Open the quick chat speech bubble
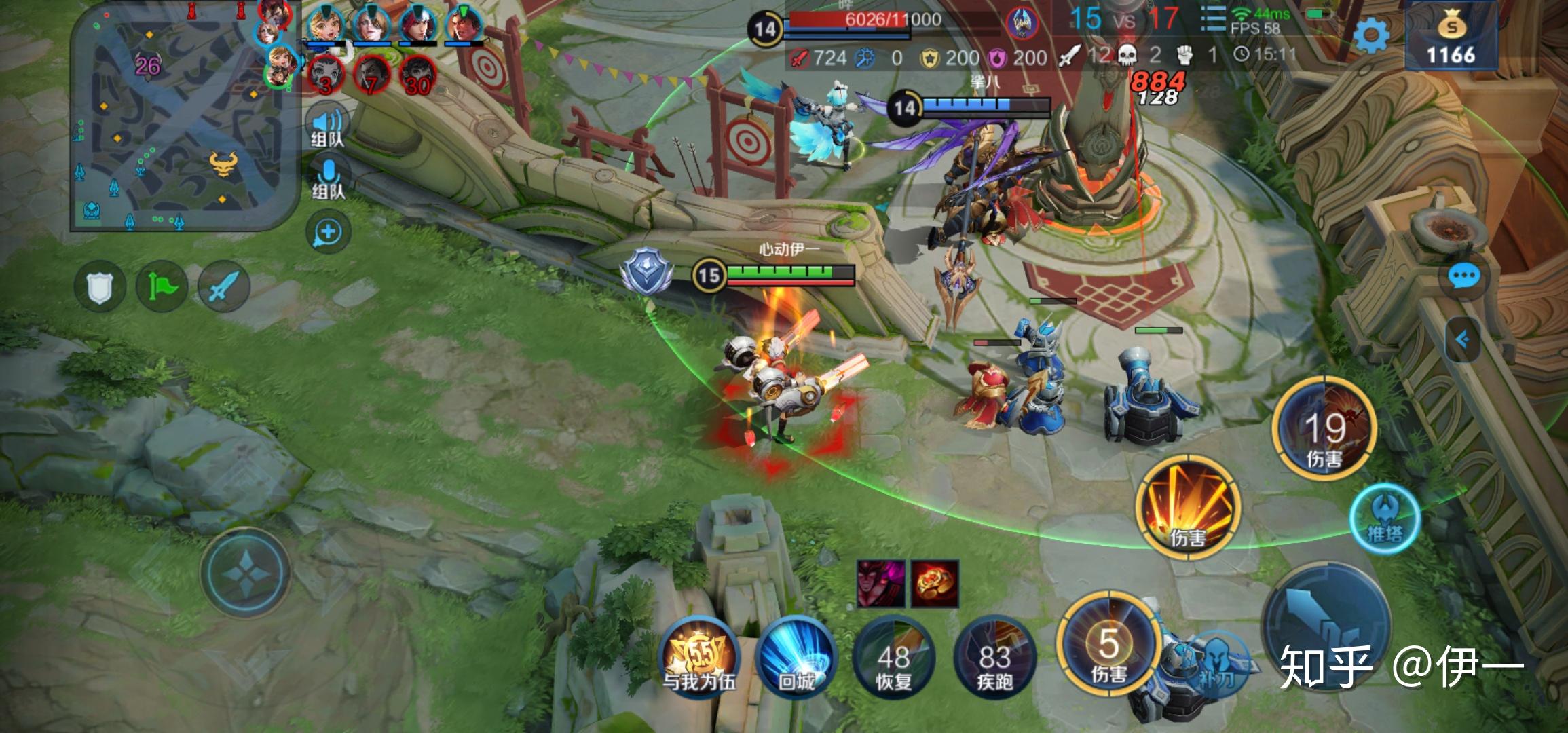The width and height of the screenshot is (1568, 733). coord(1464,276)
